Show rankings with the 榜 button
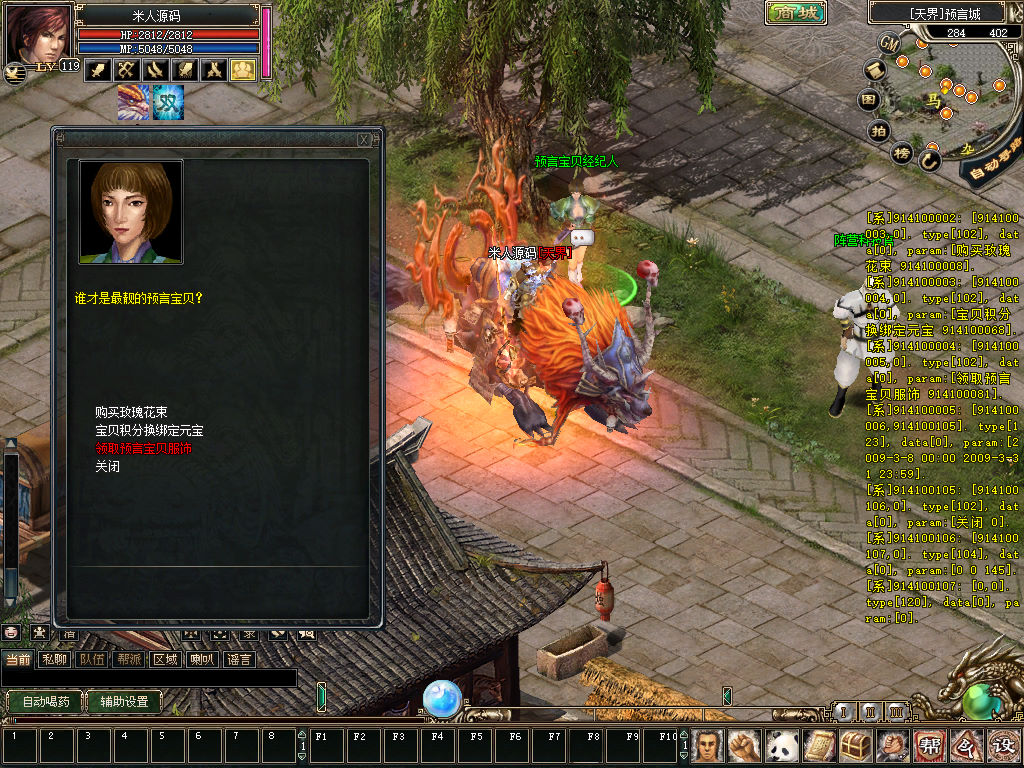 (x=902, y=153)
